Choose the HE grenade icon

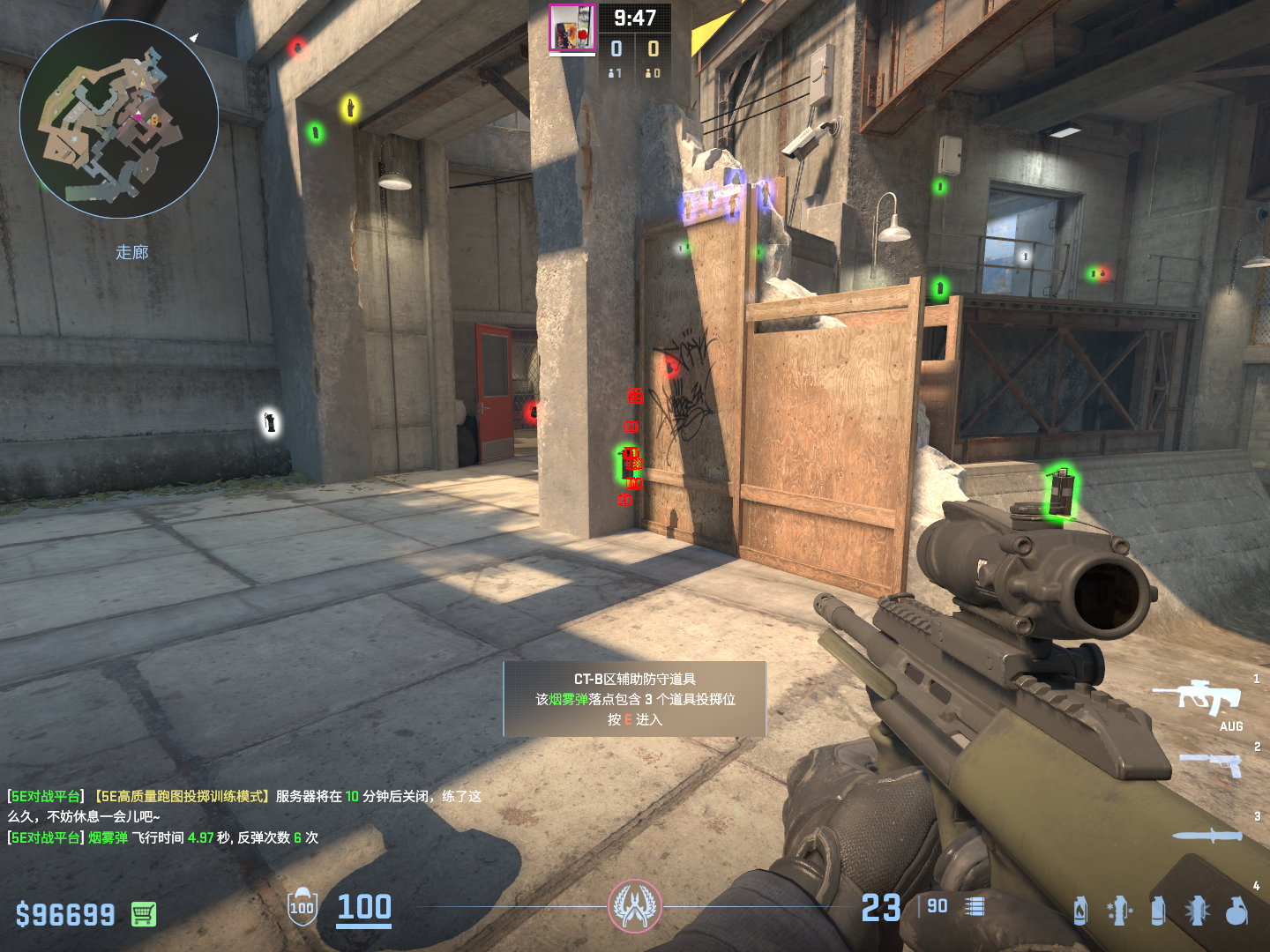(1236, 911)
